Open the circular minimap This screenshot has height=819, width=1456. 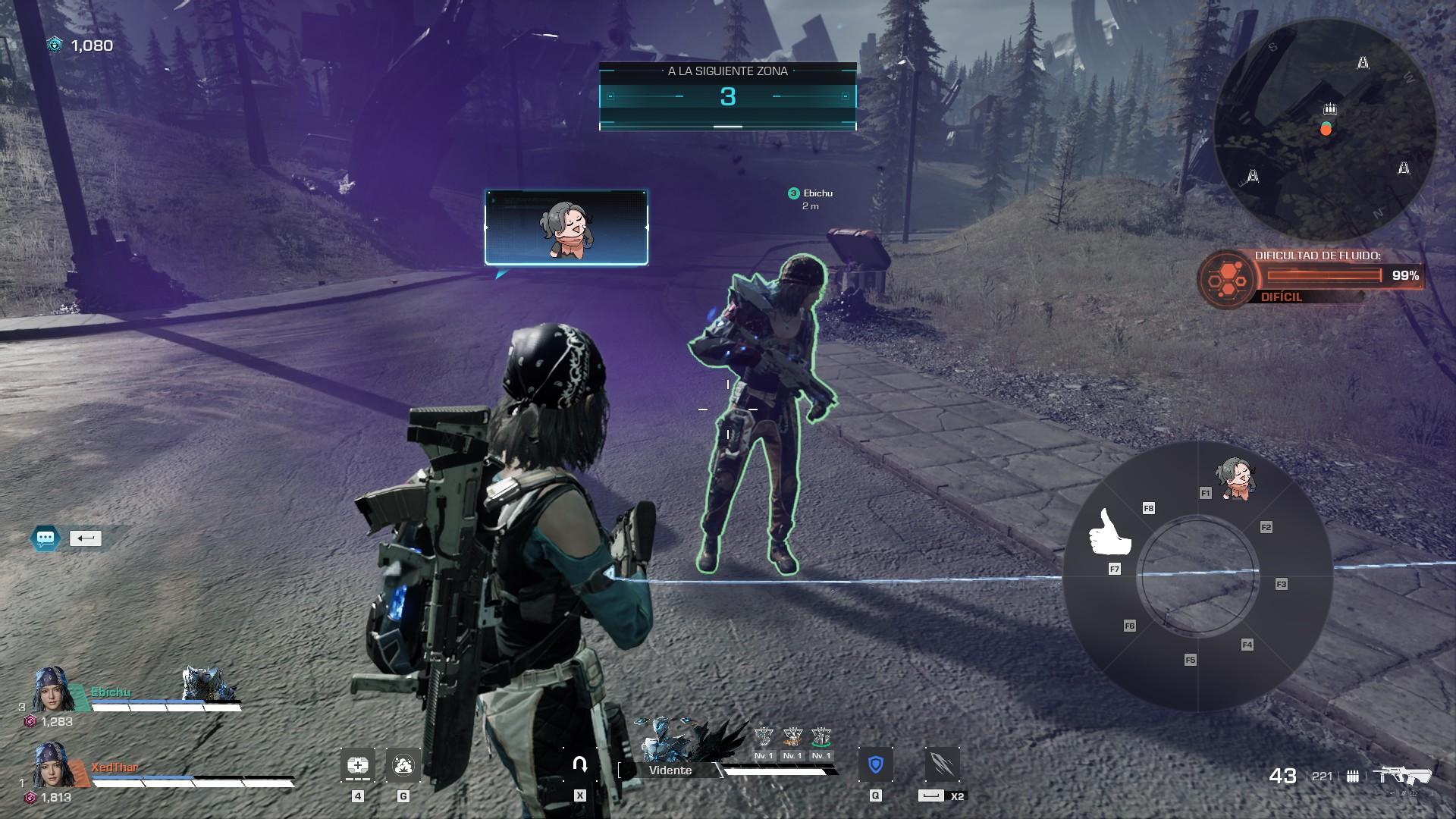click(1325, 129)
